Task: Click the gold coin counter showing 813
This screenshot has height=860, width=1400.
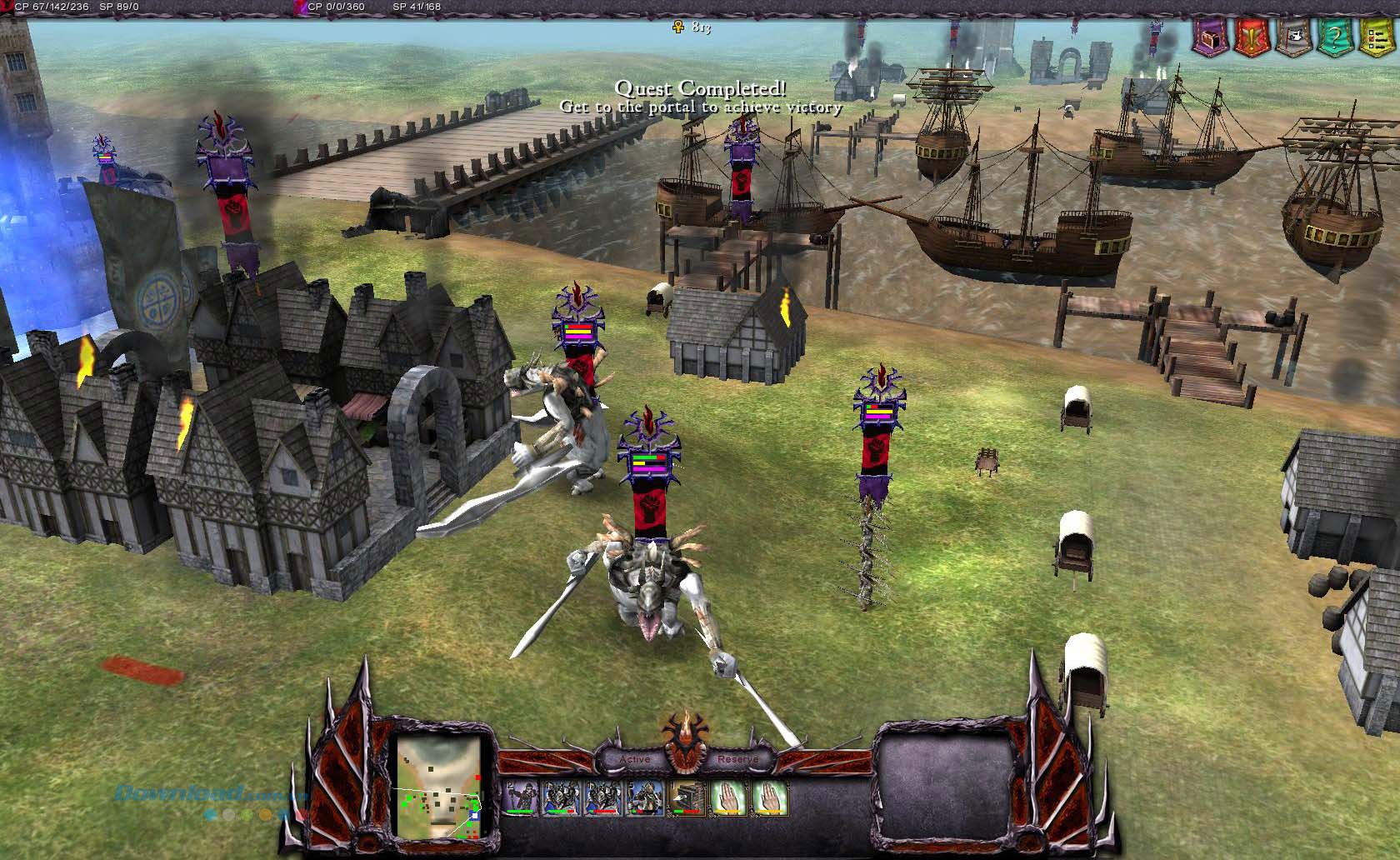Action: coord(694,27)
